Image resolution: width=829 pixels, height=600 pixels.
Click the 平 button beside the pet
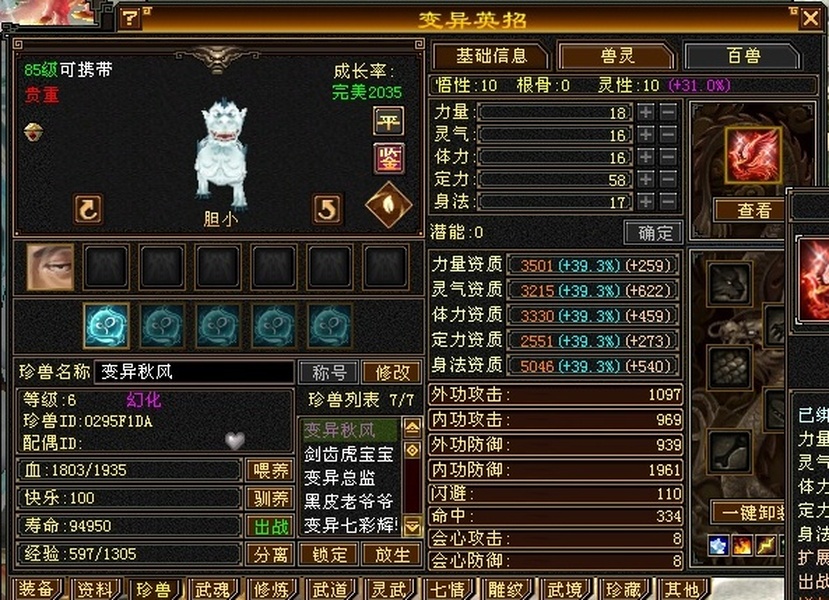[388, 121]
